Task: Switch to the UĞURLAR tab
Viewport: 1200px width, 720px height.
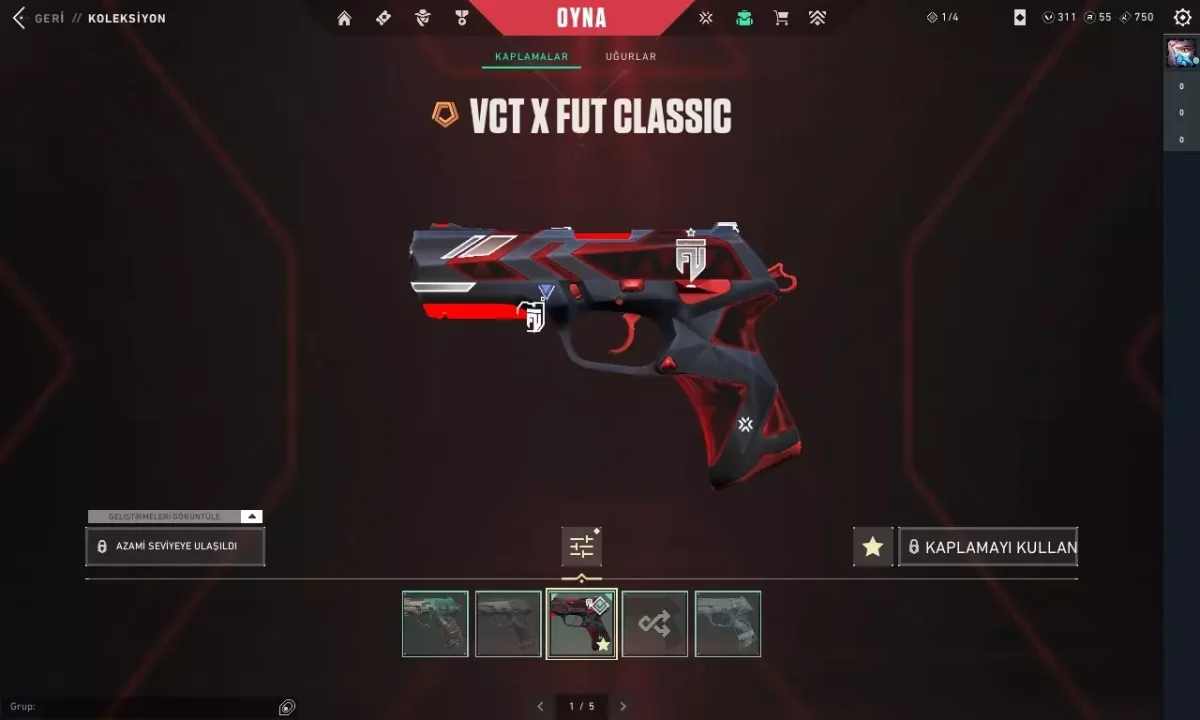Action: 631,57
